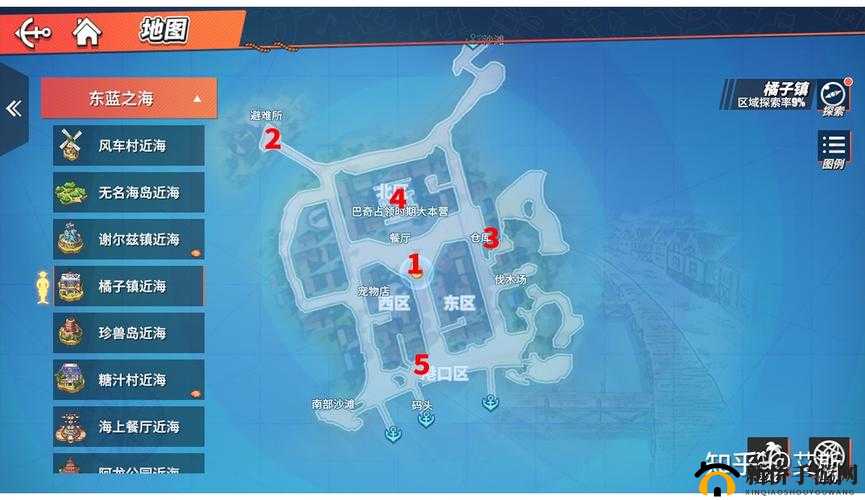Click the player location marker near 餐厅
Viewport: 865px width, 500px height.
(x=415, y=265)
